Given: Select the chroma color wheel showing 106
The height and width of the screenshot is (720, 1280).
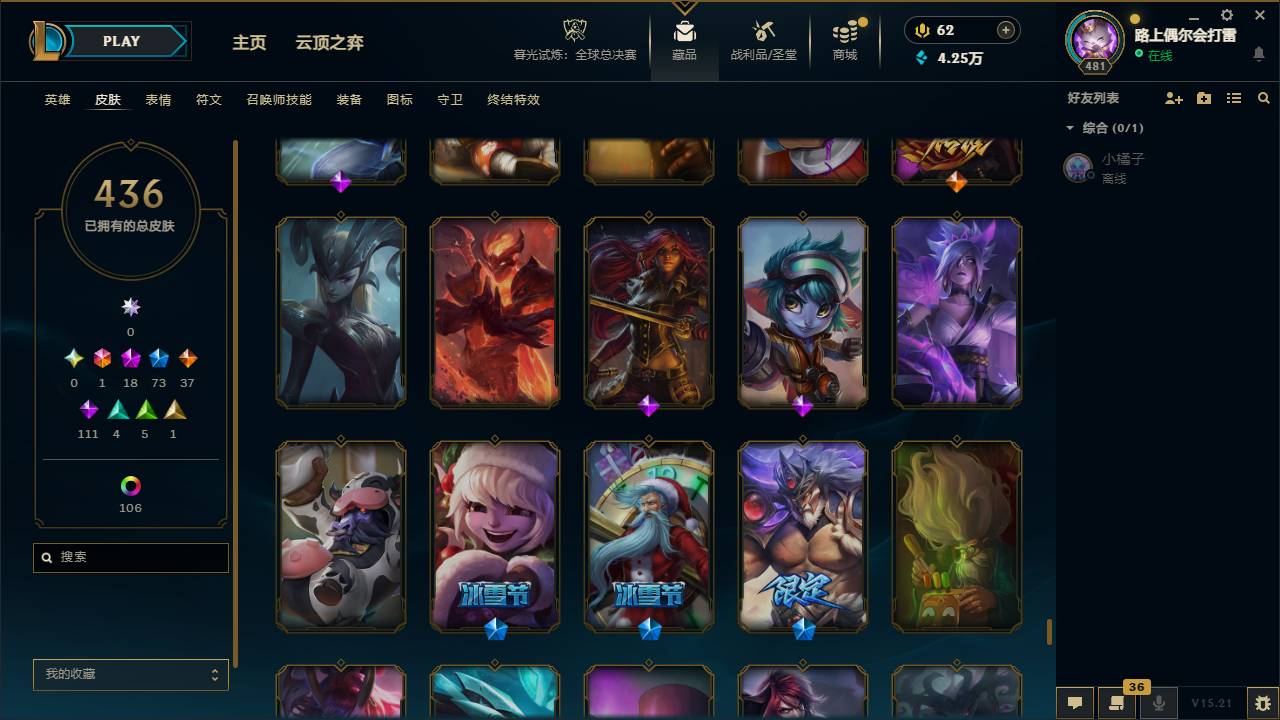Looking at the screenshot, I should (x=130, y=487).
